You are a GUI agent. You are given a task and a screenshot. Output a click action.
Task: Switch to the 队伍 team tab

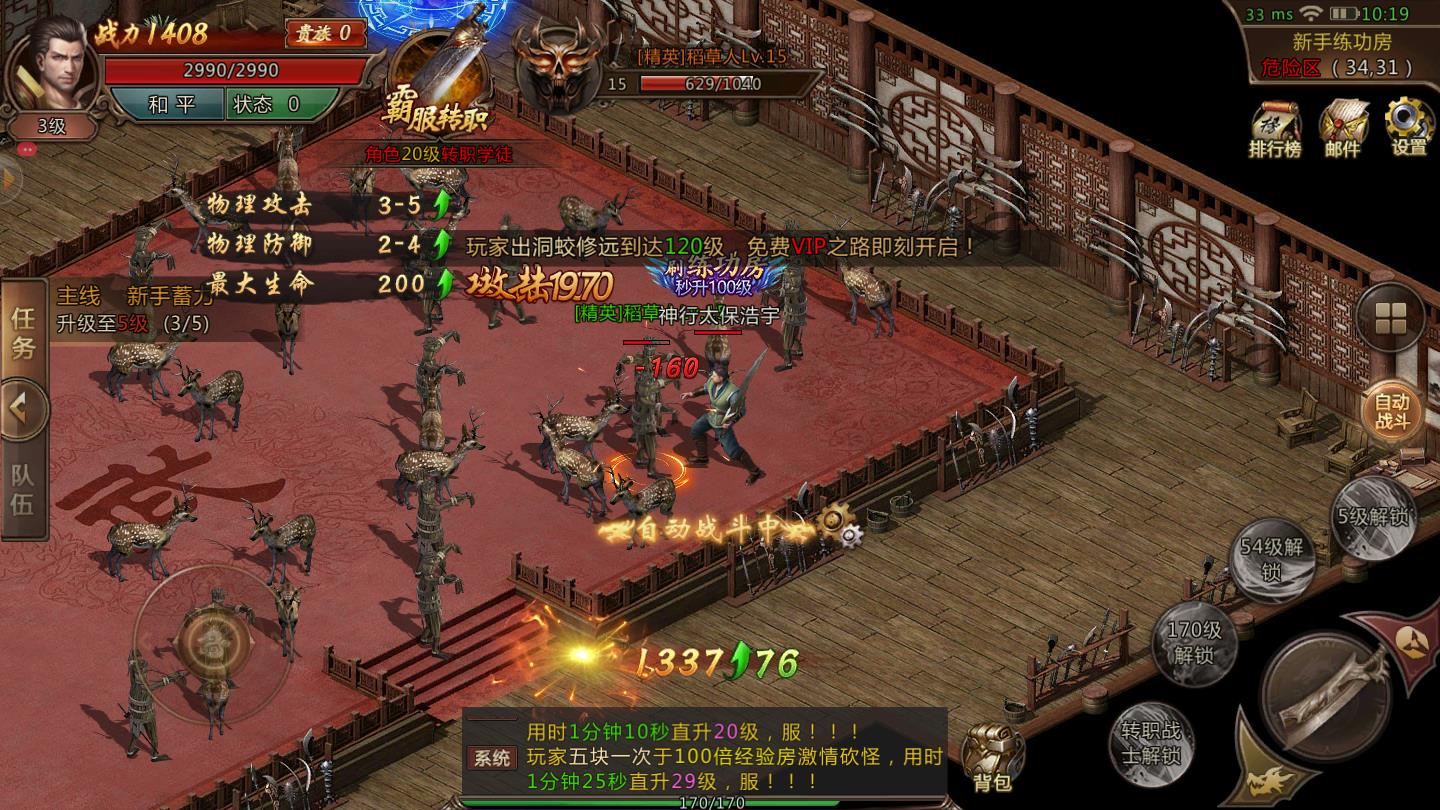point(23,489)
